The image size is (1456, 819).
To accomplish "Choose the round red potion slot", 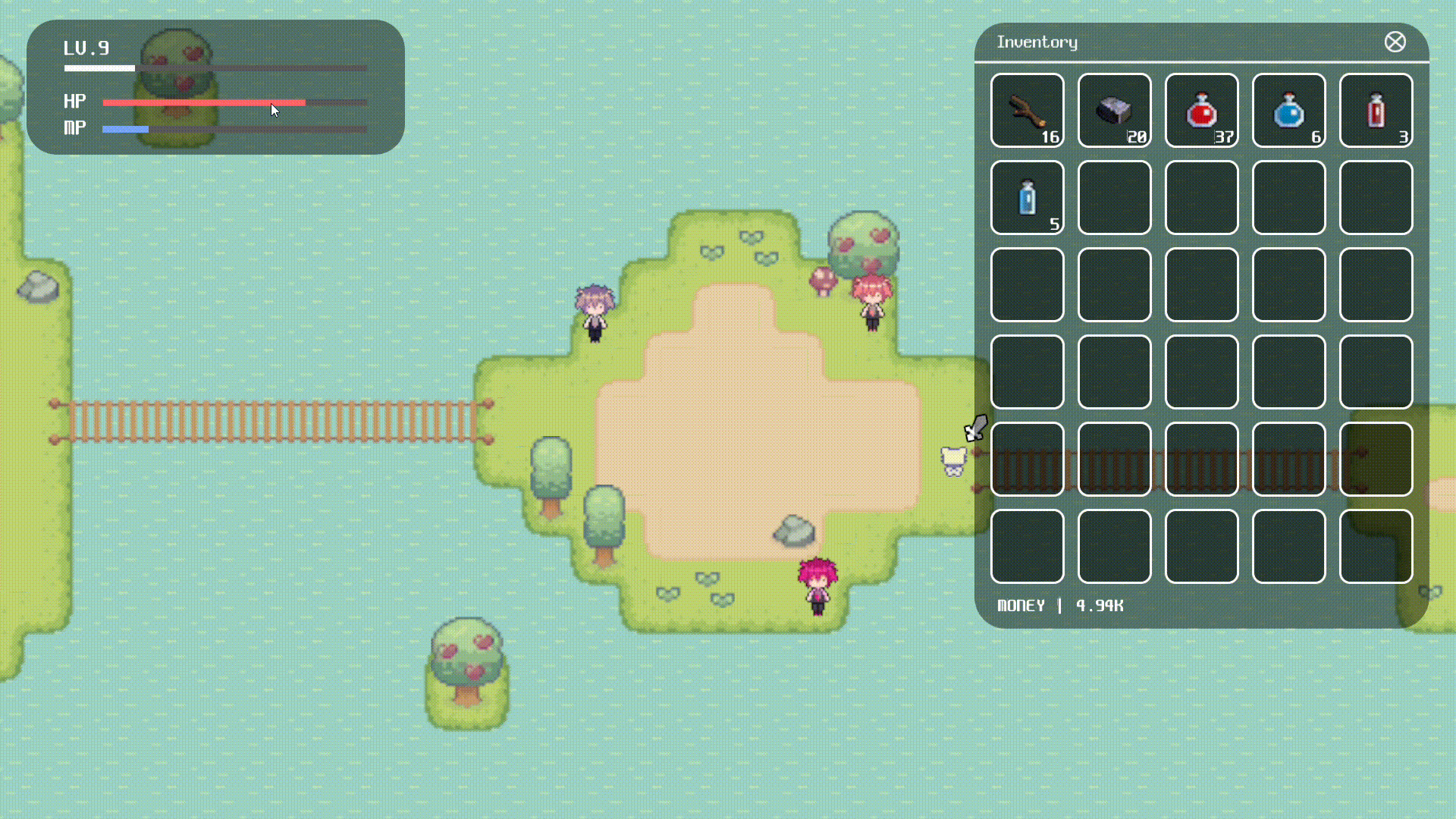I will pyautogui.click(x=1201, y=111).
